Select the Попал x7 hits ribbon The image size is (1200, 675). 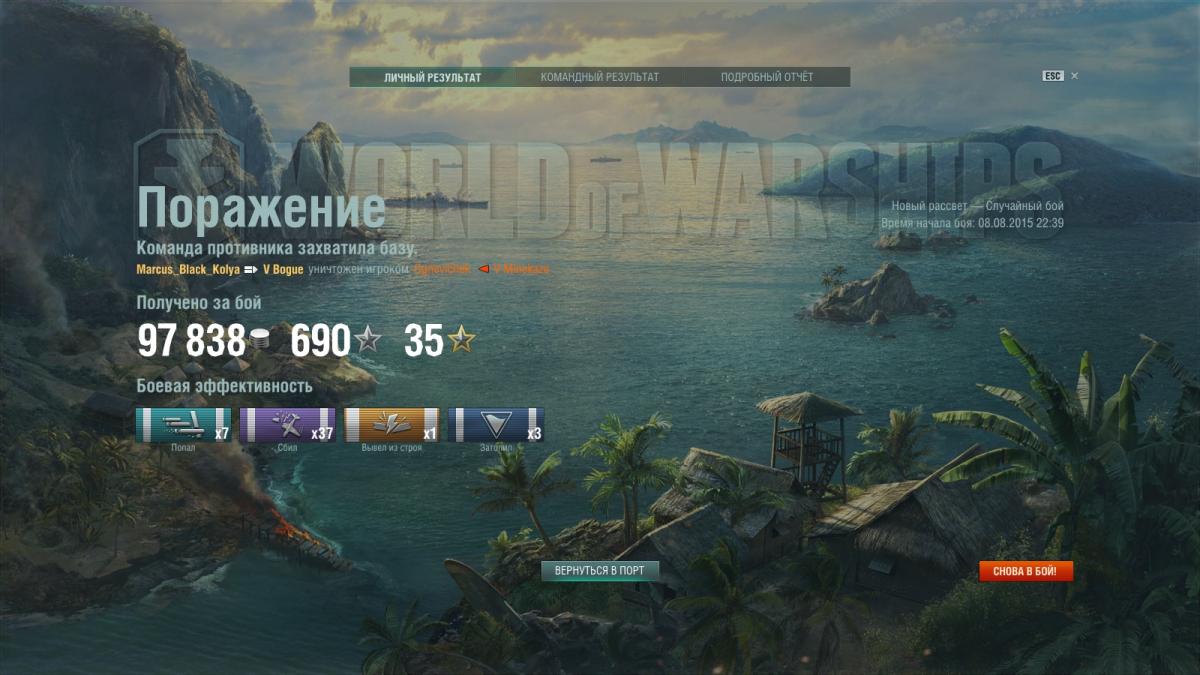[x=183, y=425]
